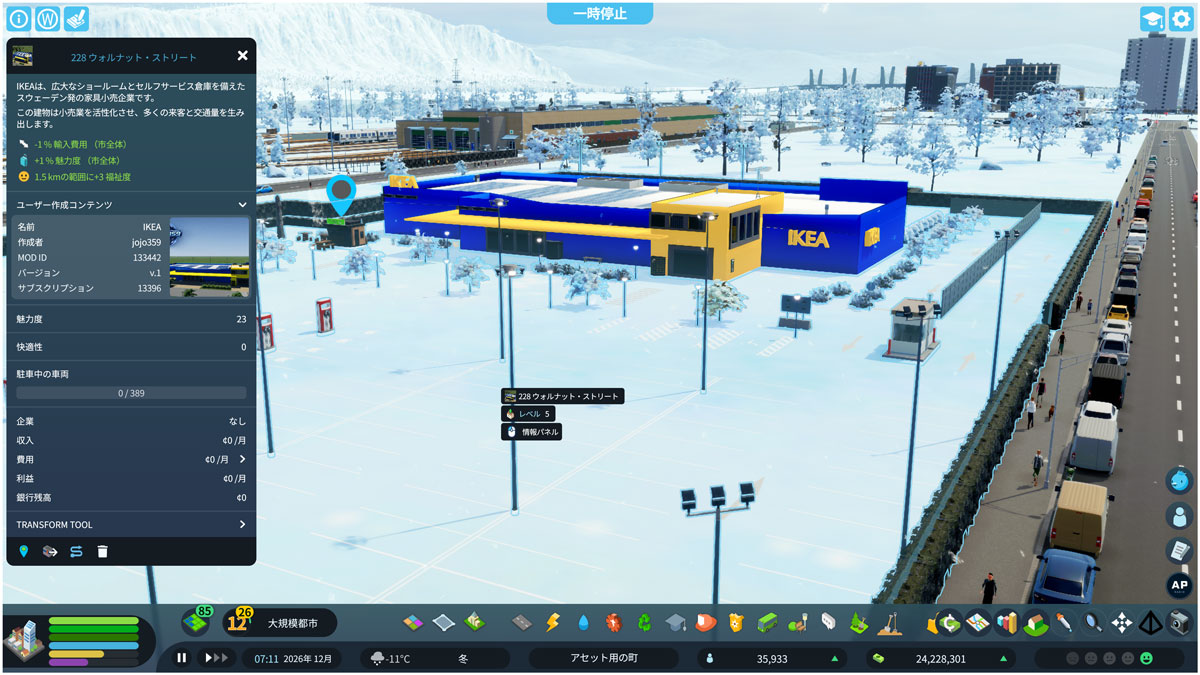The width and height of the screenshot is (1200, 675).
Task: Close the 228 Walnut Street info panel
Action: [242, 56]
